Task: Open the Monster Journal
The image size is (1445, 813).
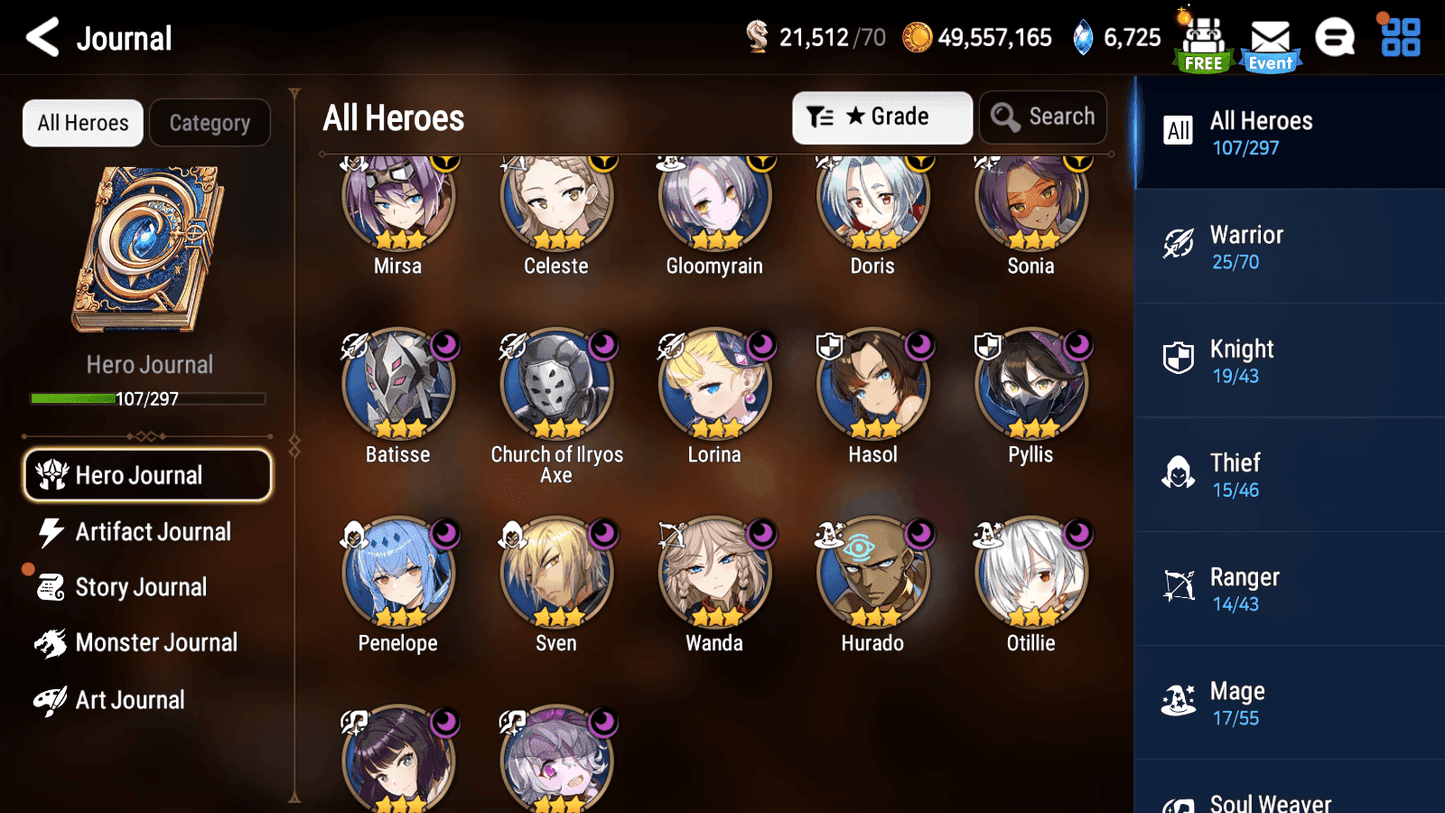Action: pos(155,643)
